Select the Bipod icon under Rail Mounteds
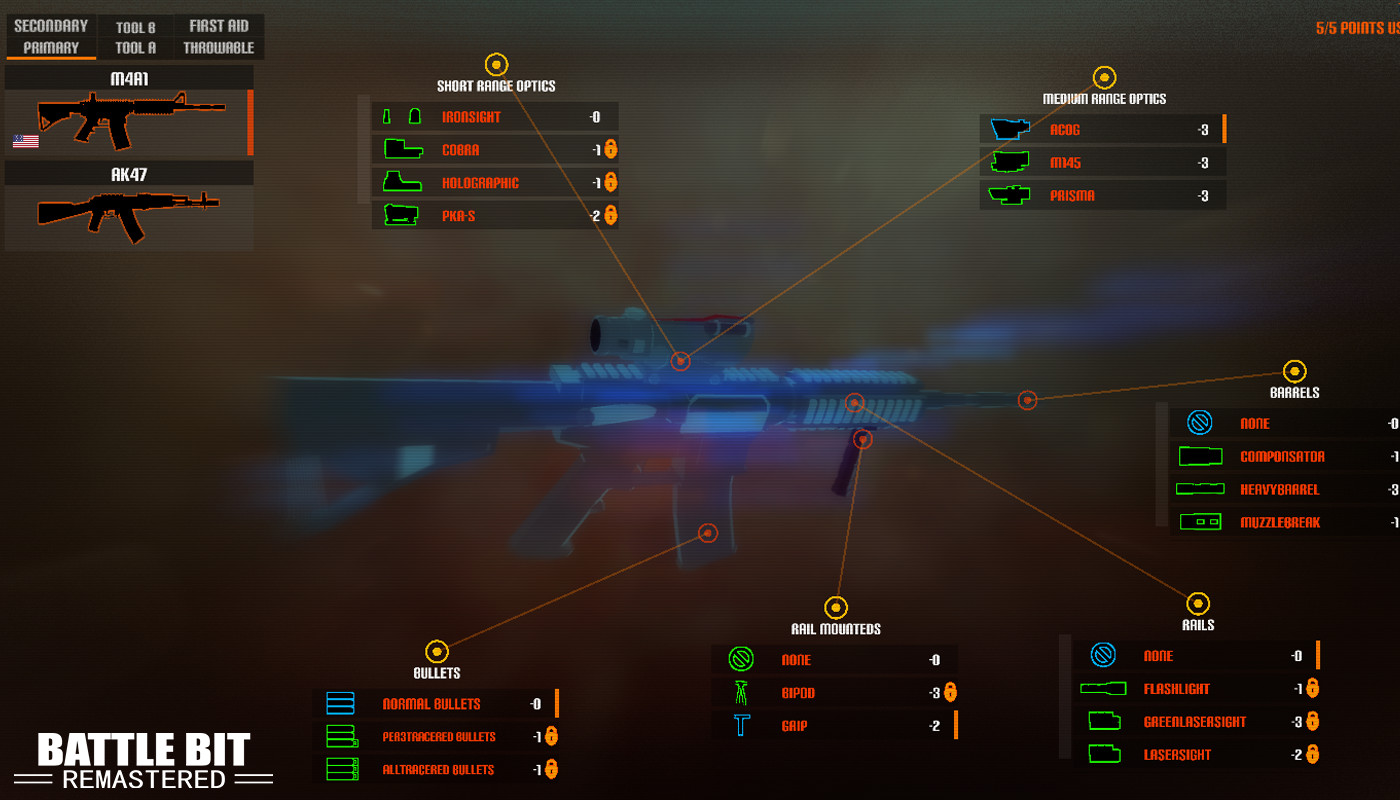Viewport: 1400px width, 800px height. point(740,692)
